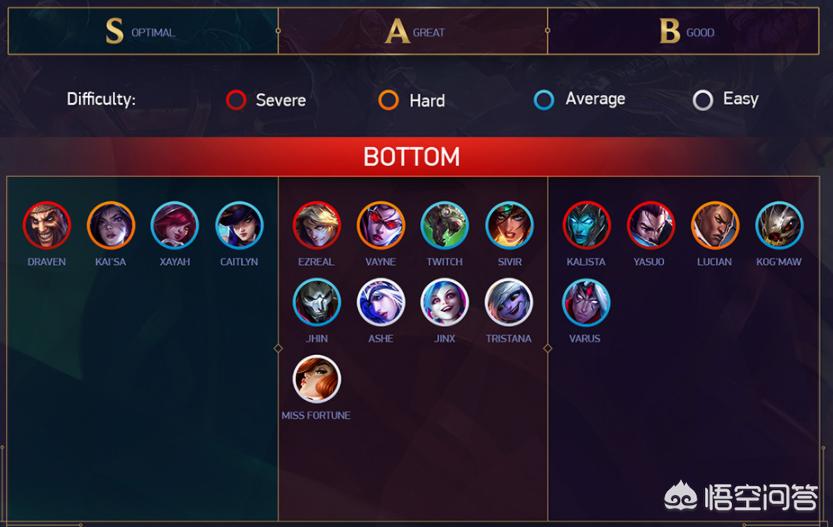Choose the Tristana portrait
833x527 pixels.
(509, 303)
